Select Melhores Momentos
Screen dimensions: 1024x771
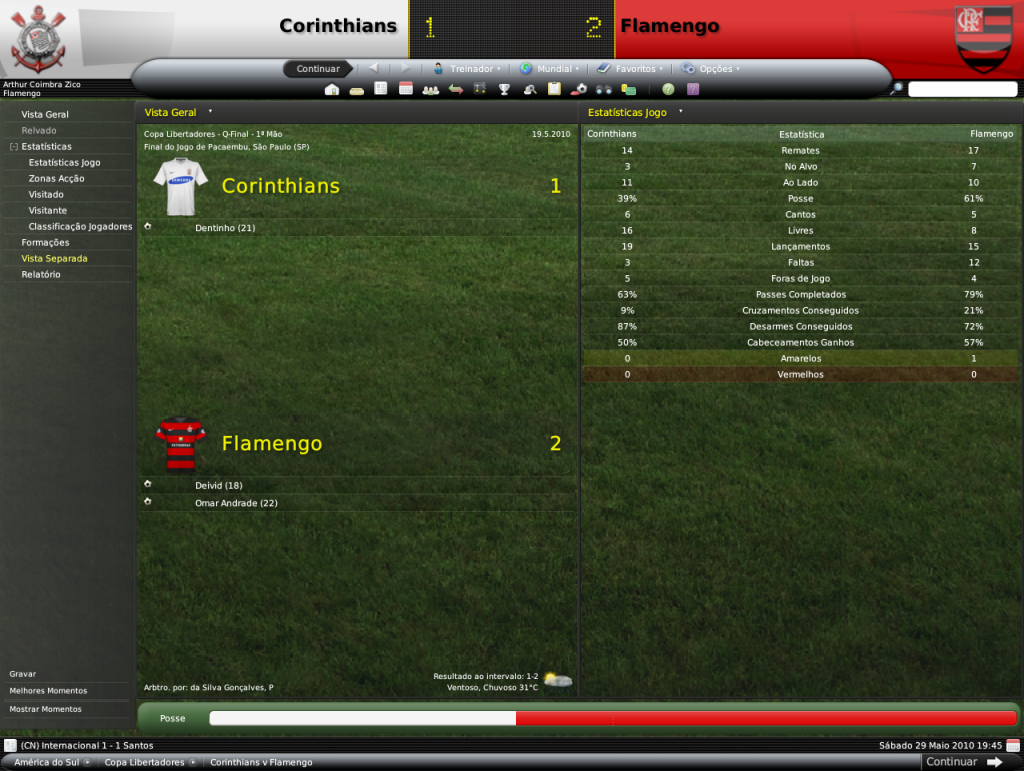click(x=48, y=691)
